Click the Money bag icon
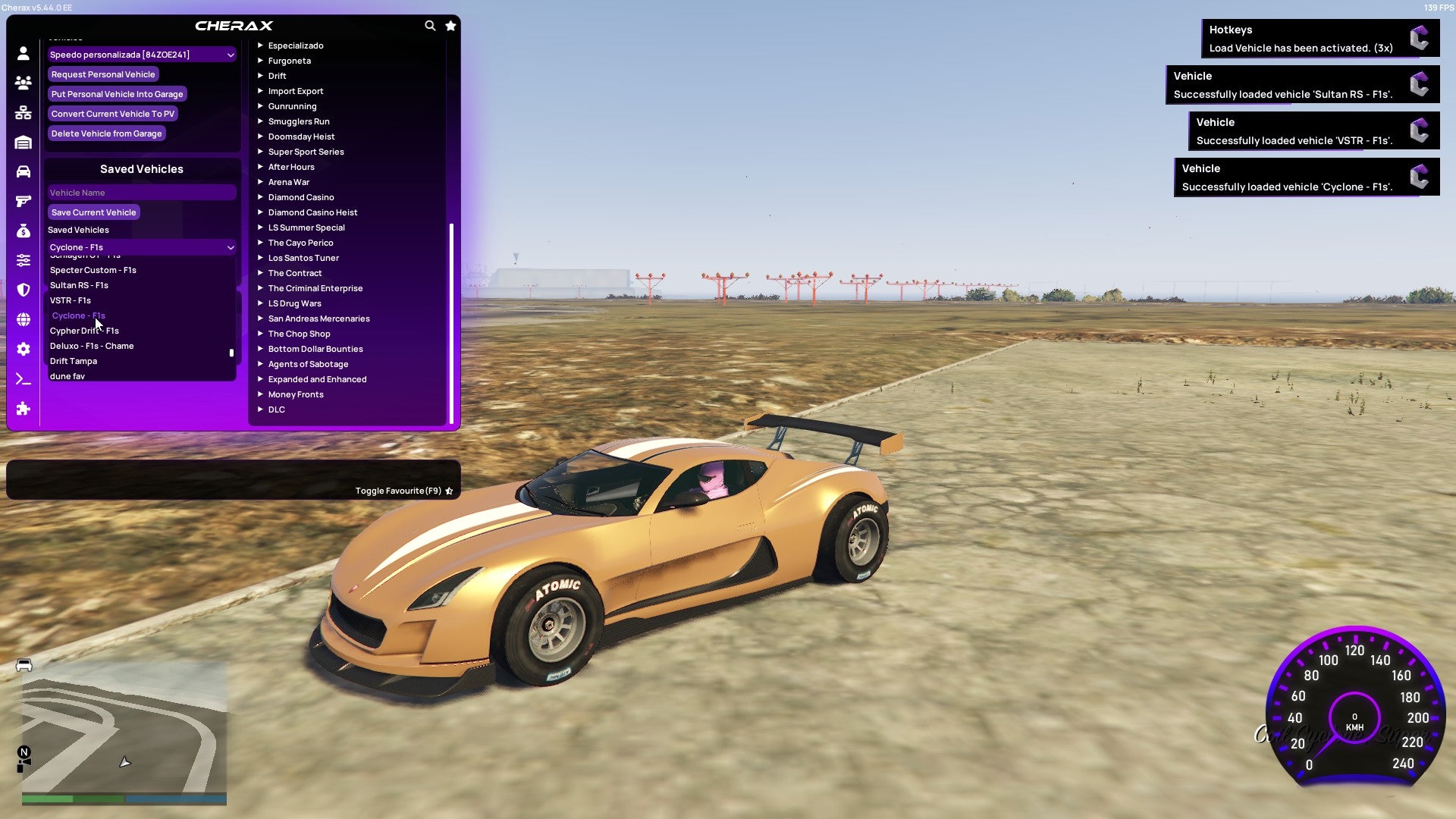Screen dimensions: 1456x819 click(23, 231)
